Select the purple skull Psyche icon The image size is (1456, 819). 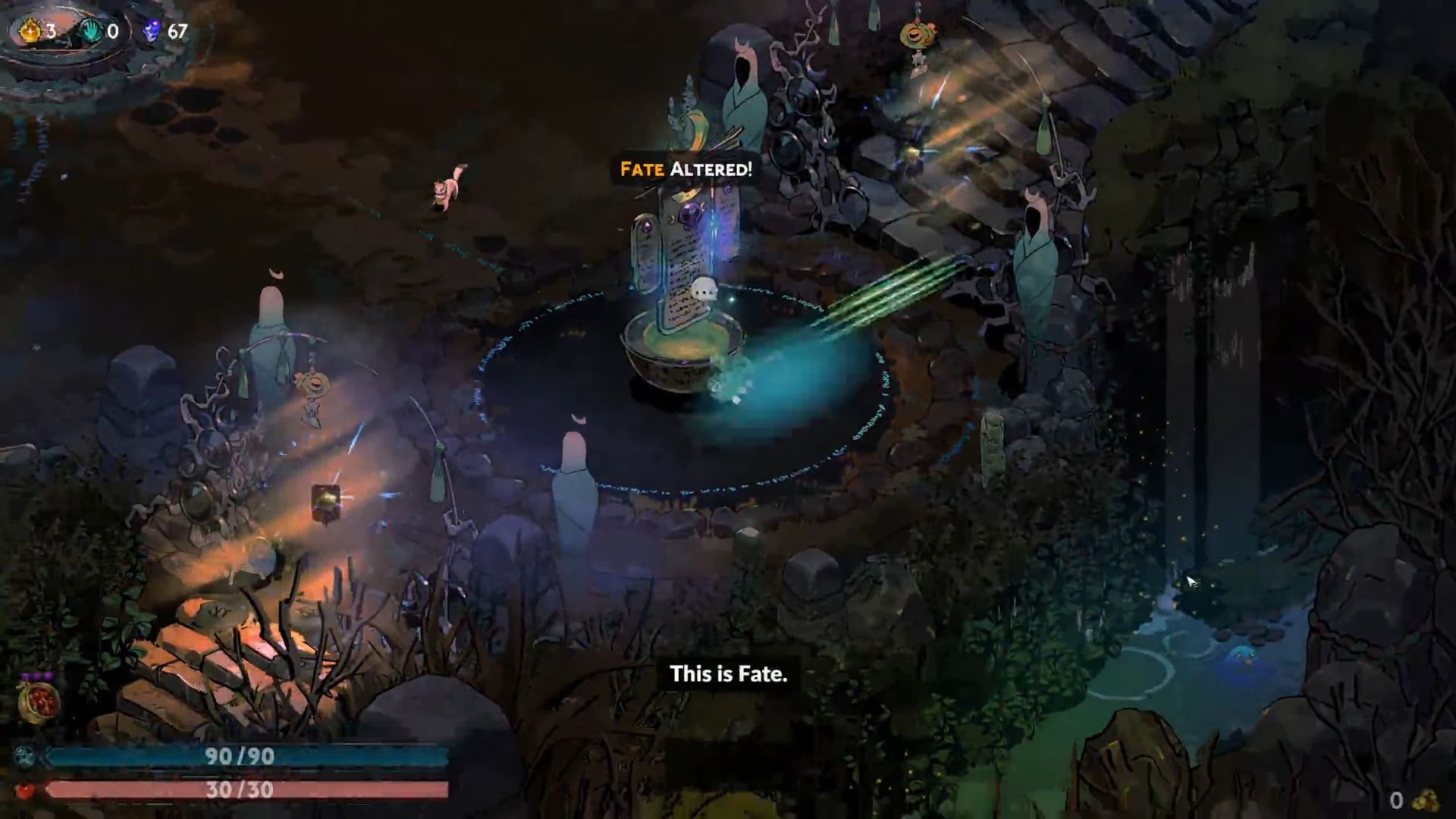(152, 31)
